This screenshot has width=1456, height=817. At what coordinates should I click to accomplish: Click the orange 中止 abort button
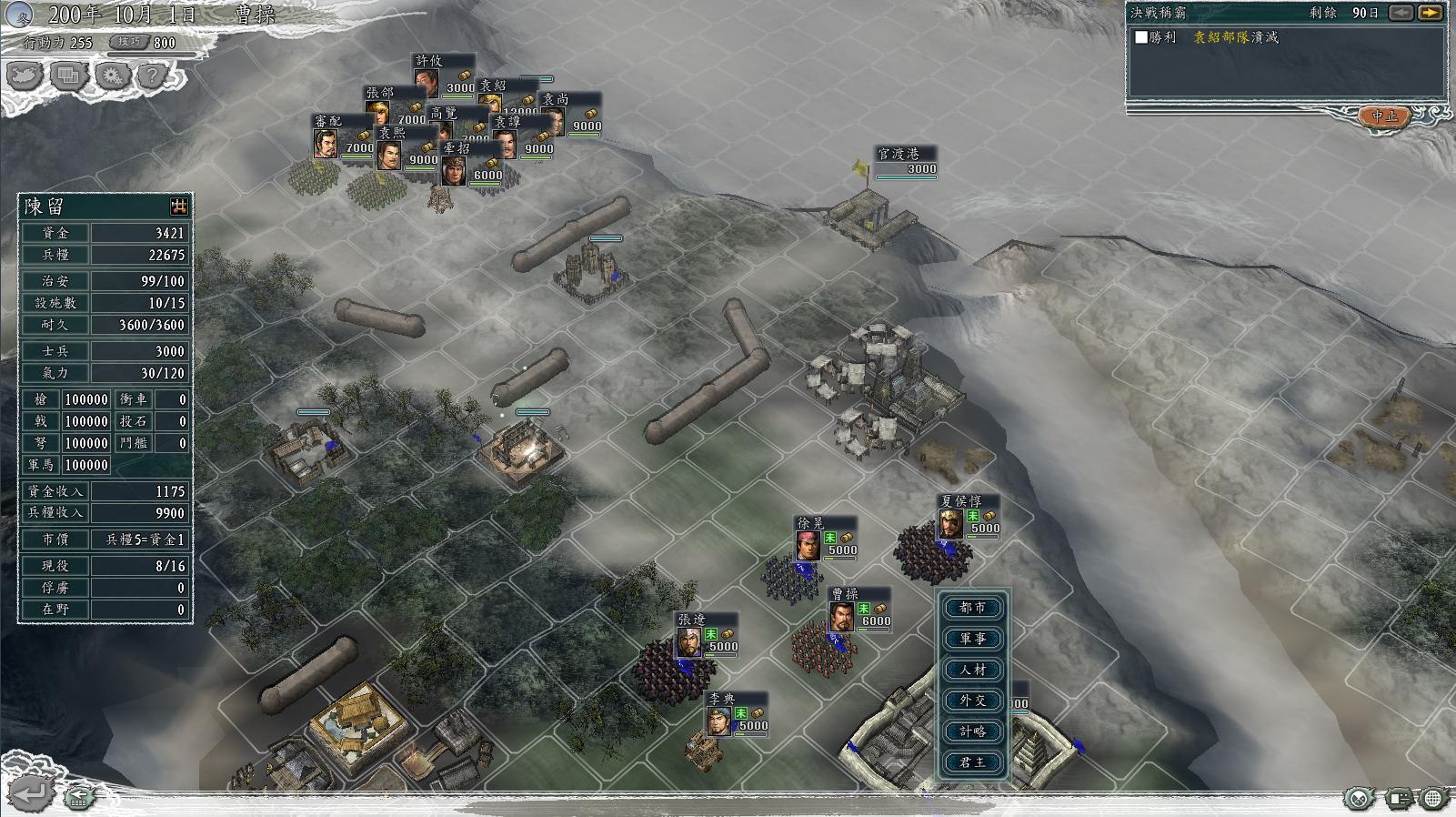pos(1384,116)
